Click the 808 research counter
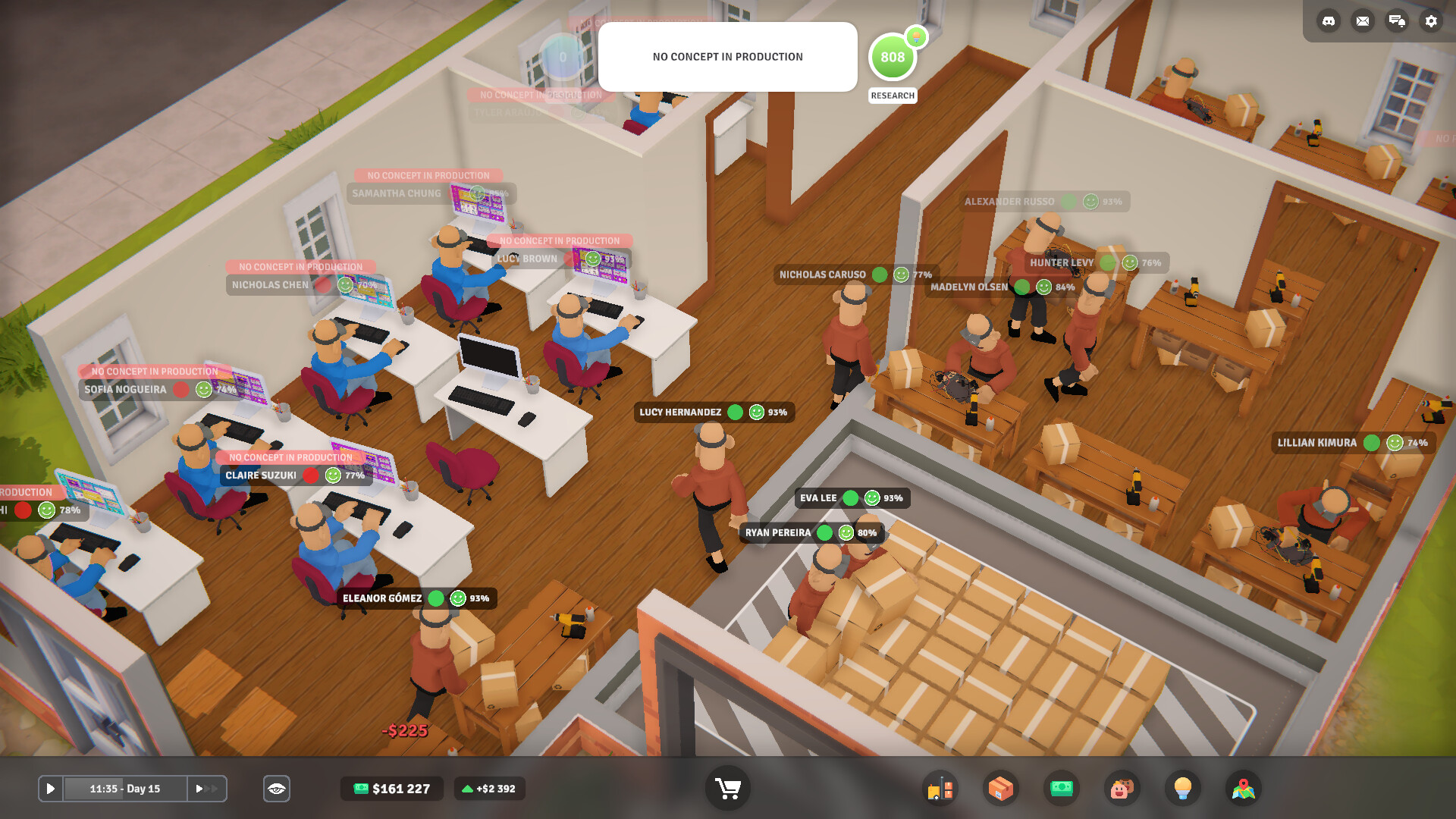This screenshot has height=819, width=1456. tap(892, 58)
